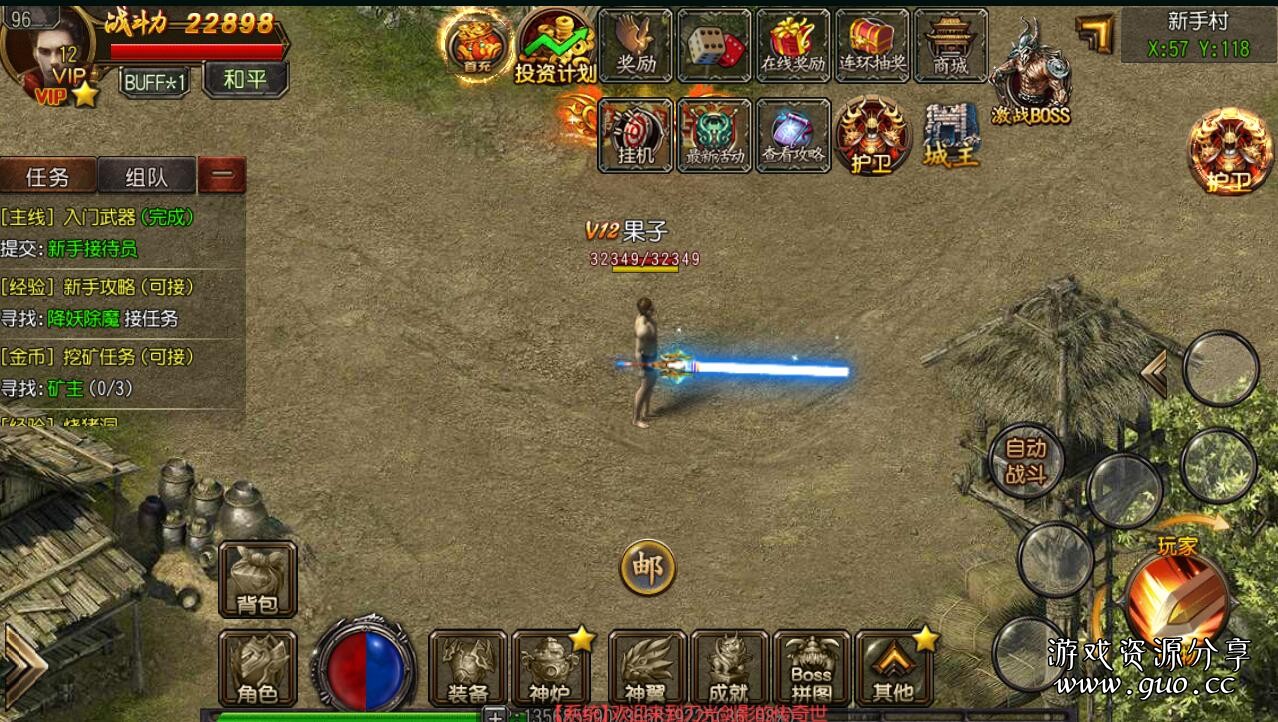Switch to the 组队 team tab
The height and width of the screenshot is (722, 1278).
147,177
